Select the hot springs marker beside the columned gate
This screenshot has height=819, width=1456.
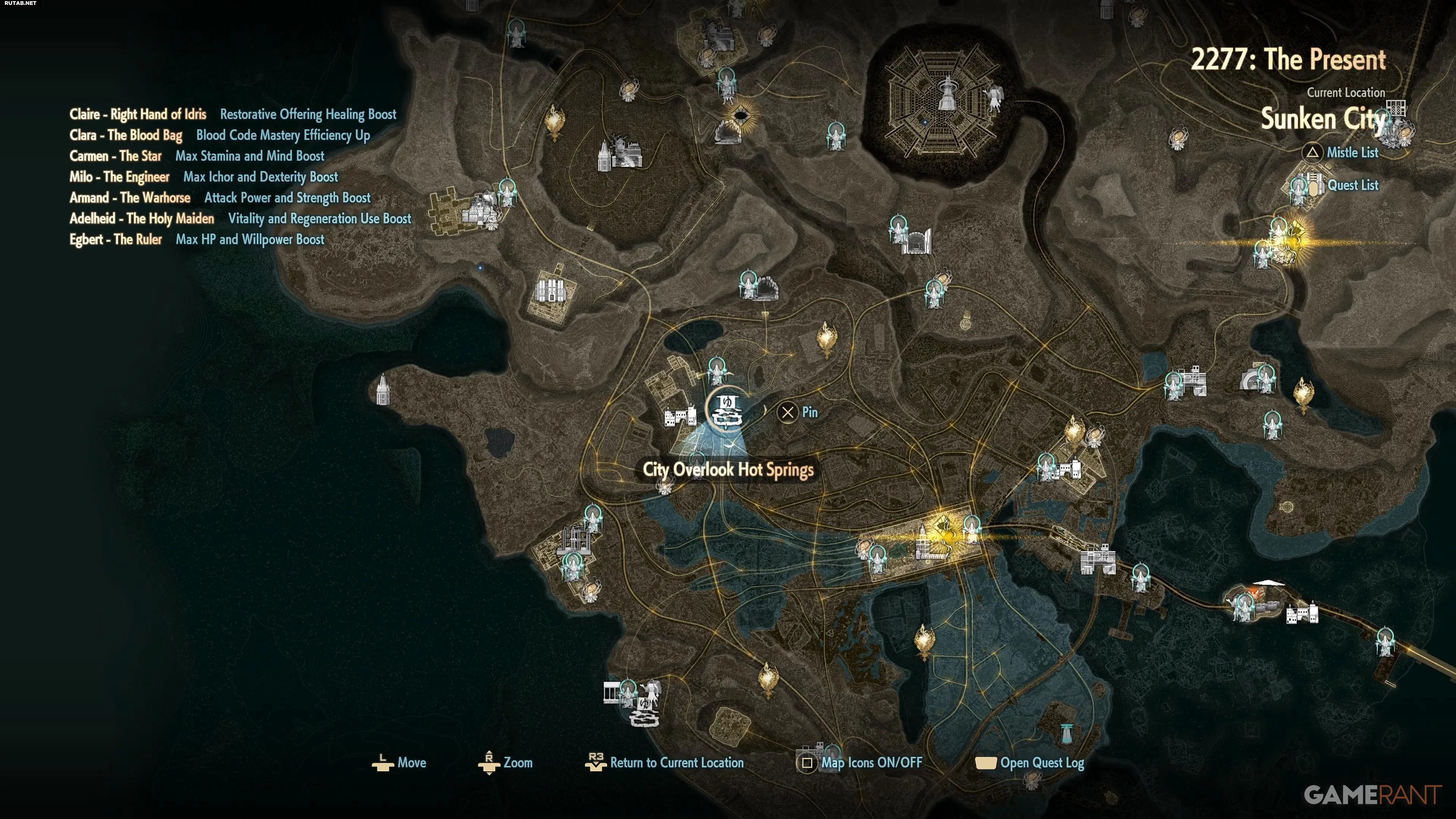[x=644, y=711]
